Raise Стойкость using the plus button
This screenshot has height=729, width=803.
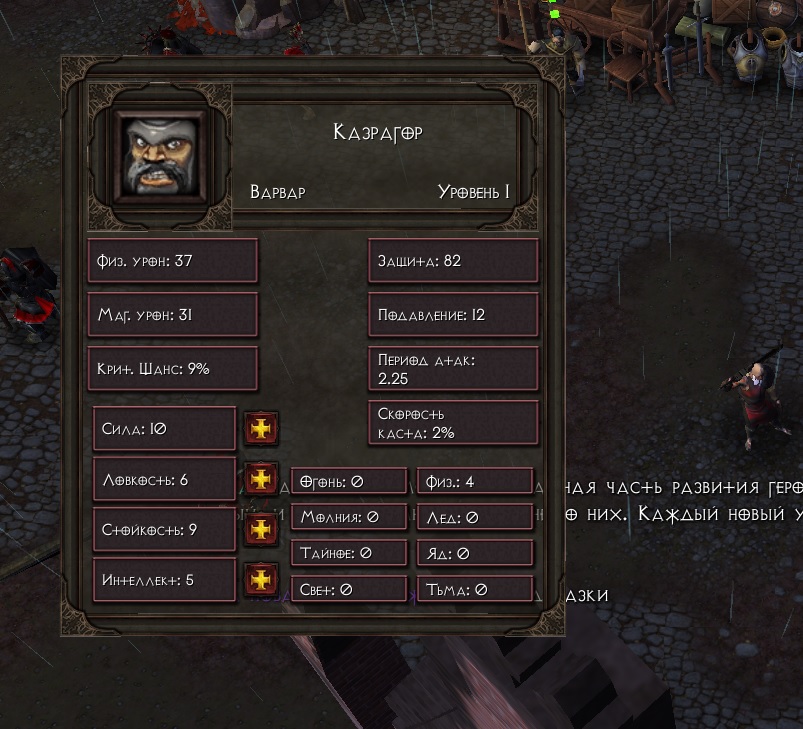coord(261,529)
